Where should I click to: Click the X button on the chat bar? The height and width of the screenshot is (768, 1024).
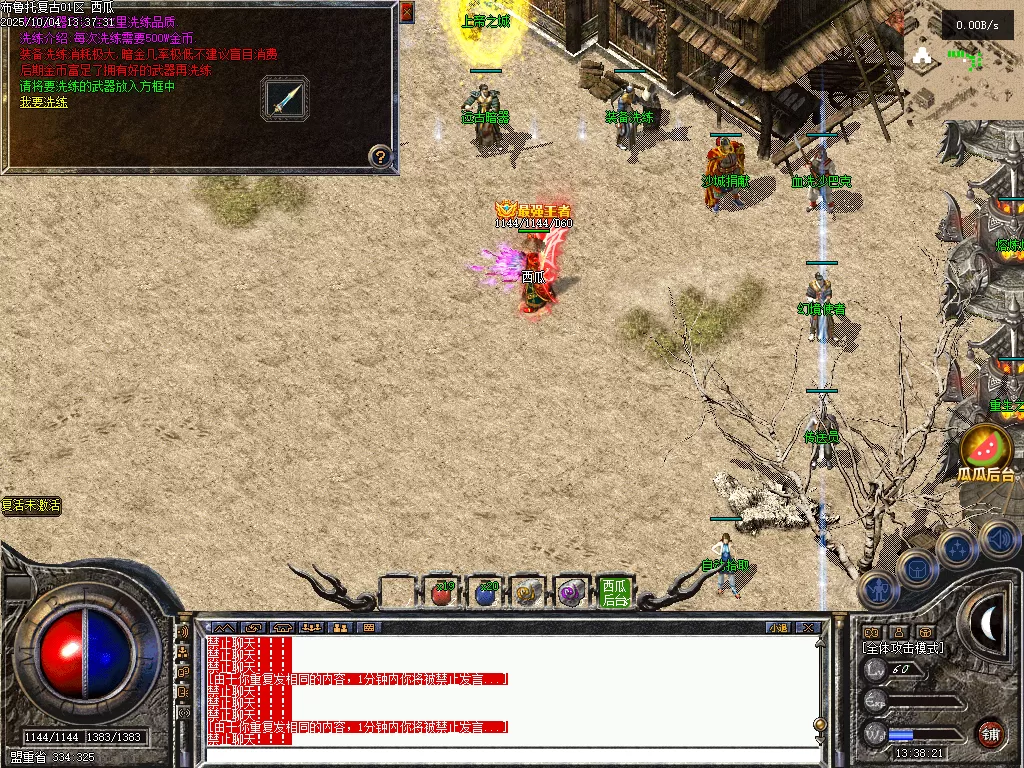point(808,628)
